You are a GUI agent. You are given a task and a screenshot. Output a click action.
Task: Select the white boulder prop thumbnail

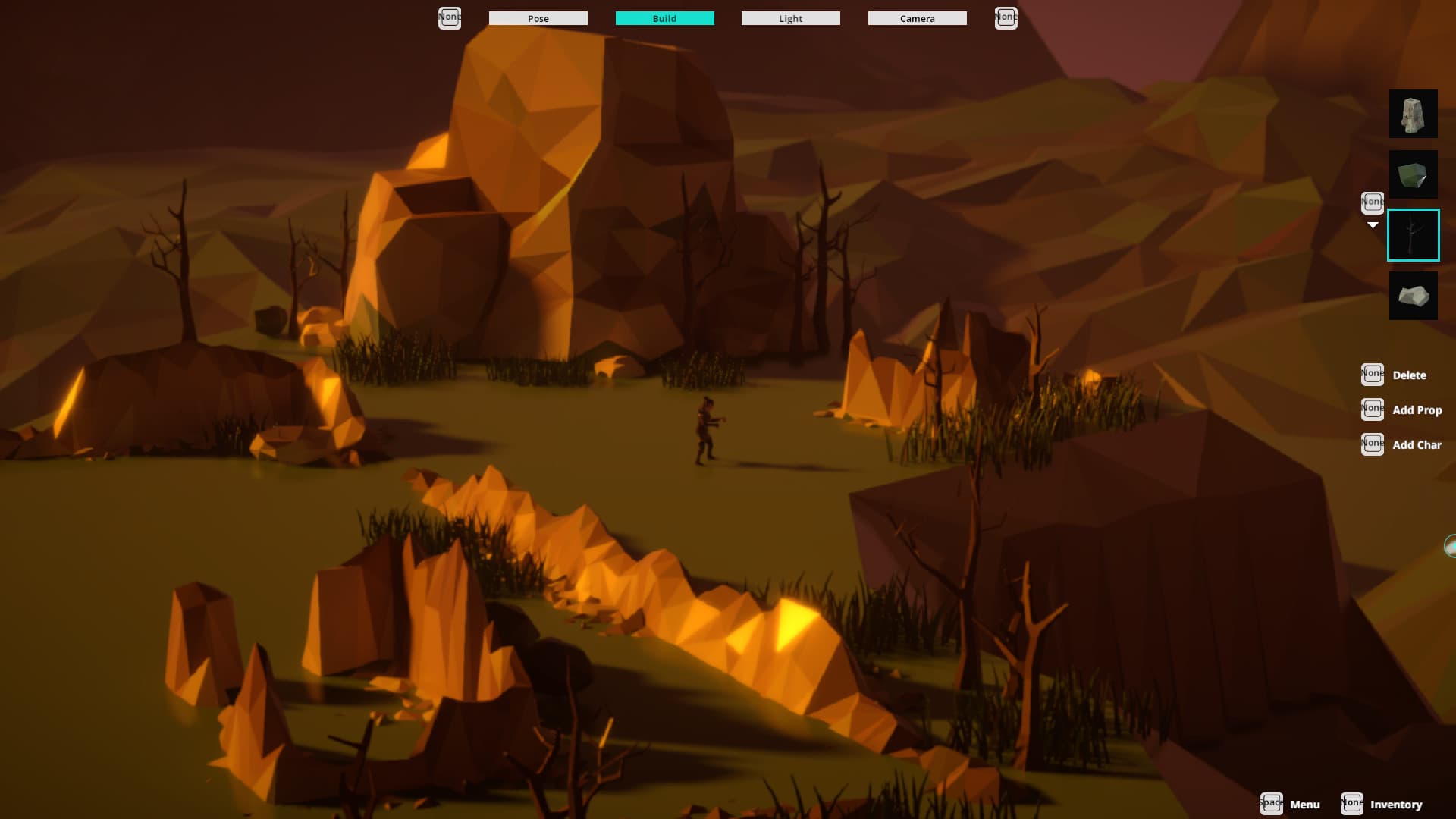pos(1414,295)
